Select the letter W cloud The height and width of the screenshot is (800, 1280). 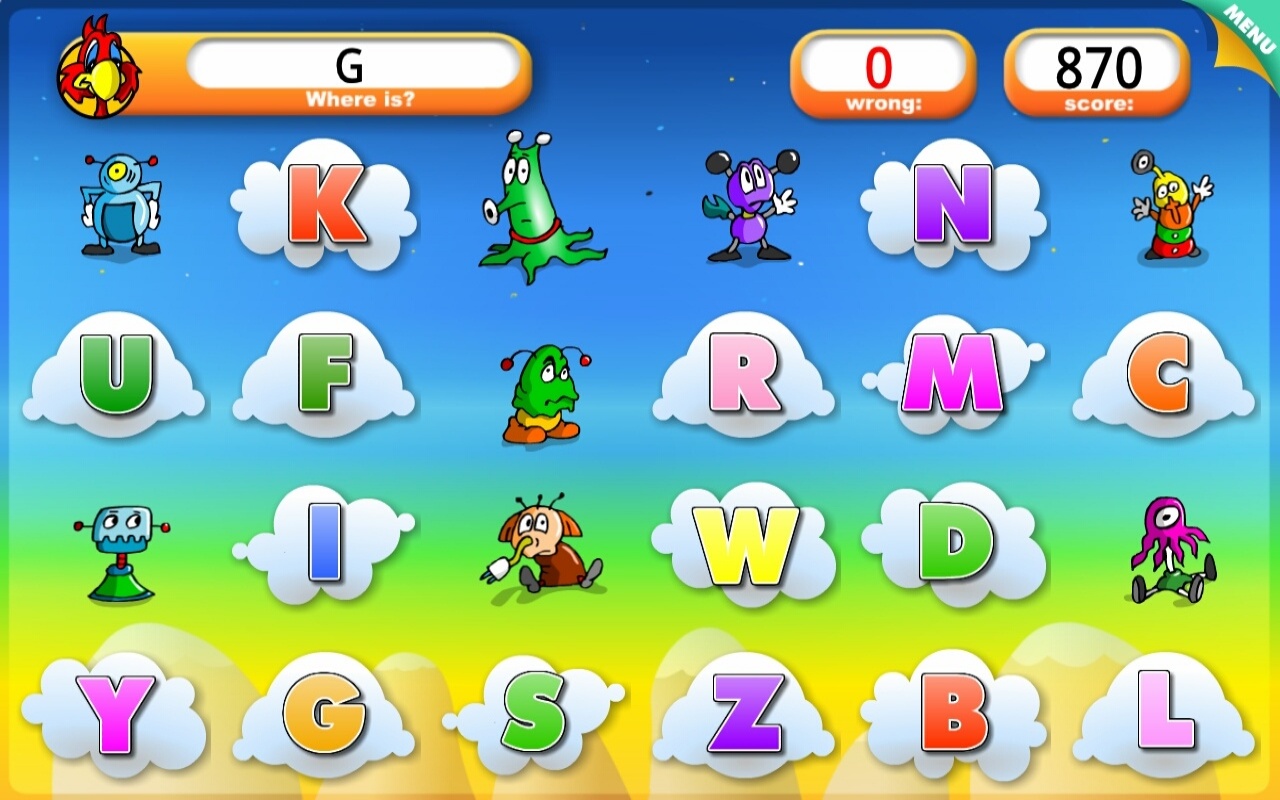(x=745, y=545)
